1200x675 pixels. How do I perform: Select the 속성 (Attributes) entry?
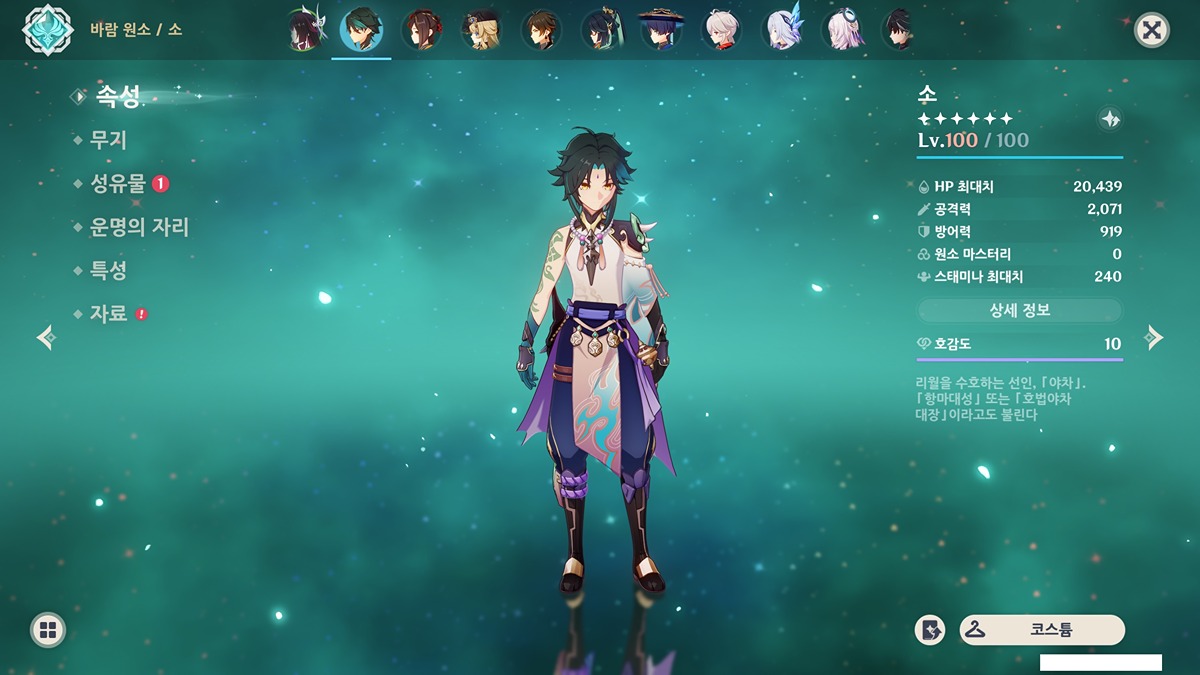117,97
